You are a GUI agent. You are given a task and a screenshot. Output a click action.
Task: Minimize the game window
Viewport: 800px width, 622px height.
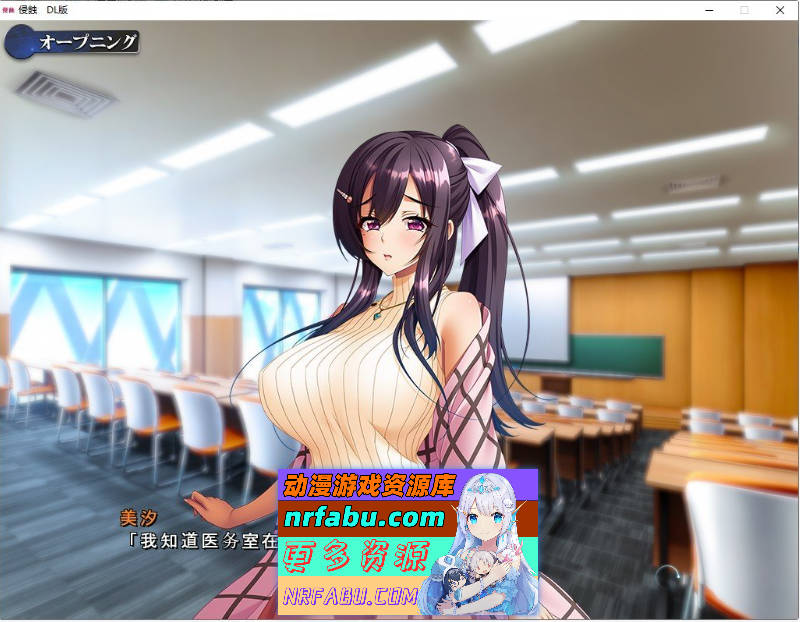(708, 9)
